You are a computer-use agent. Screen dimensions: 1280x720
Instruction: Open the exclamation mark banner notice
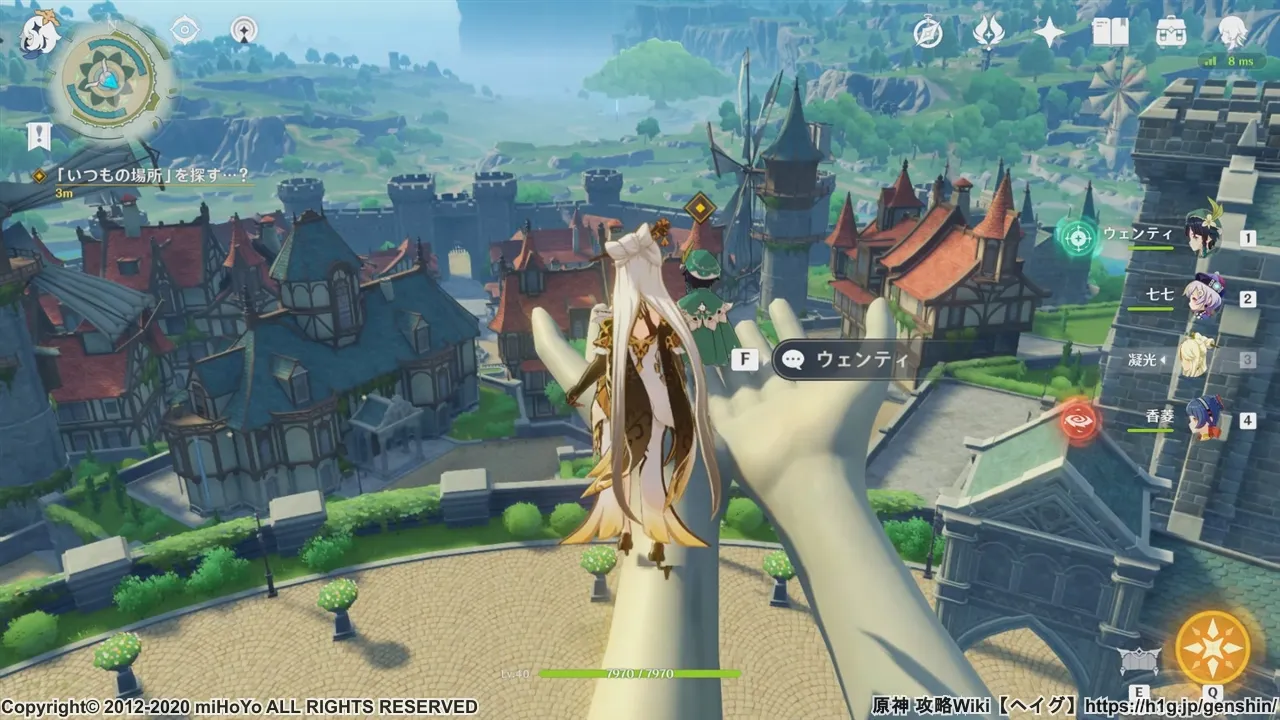(39, 135)
